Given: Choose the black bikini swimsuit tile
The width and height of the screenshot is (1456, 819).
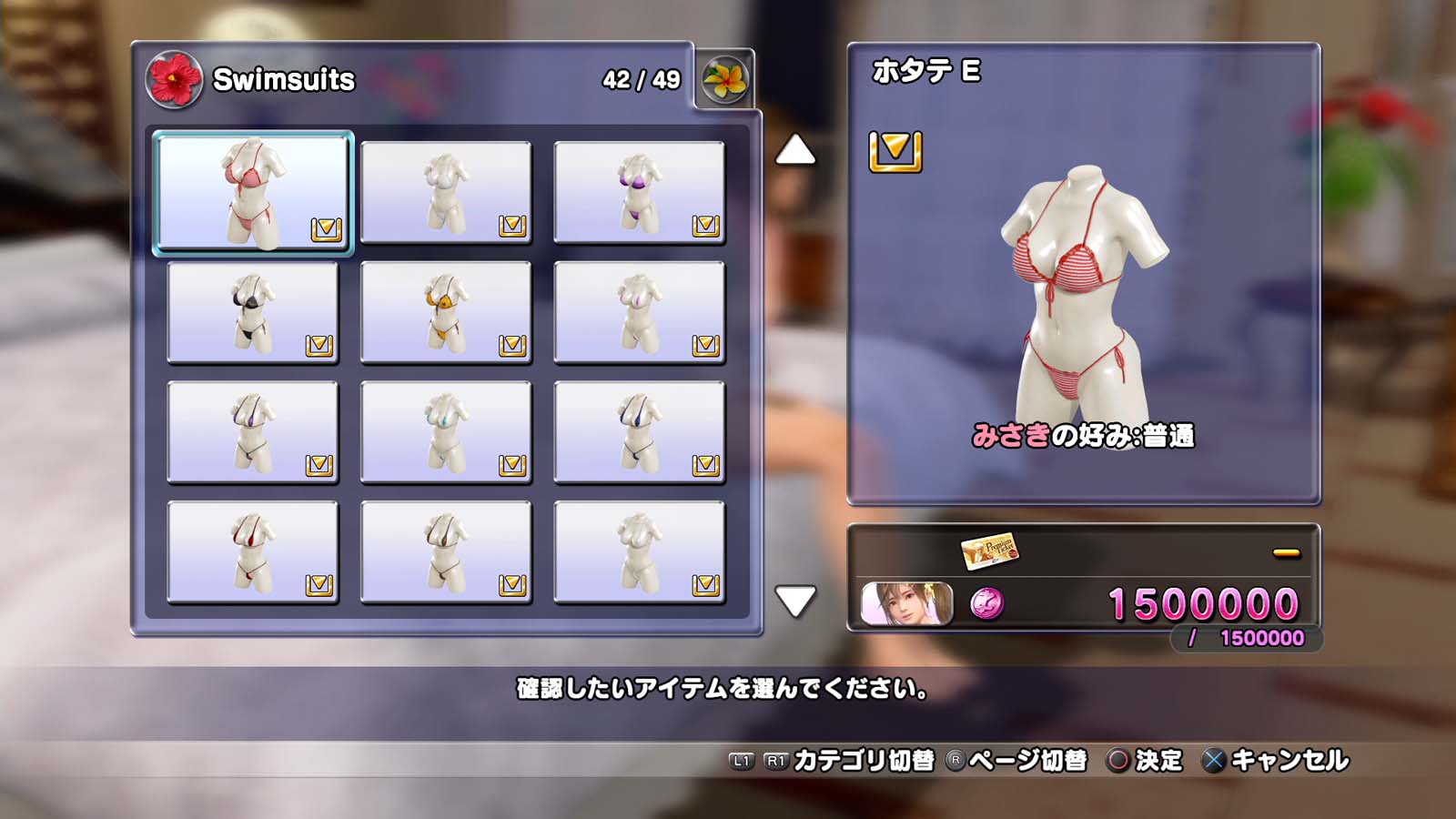Looking at the screenshot, I should coord(253,312).
